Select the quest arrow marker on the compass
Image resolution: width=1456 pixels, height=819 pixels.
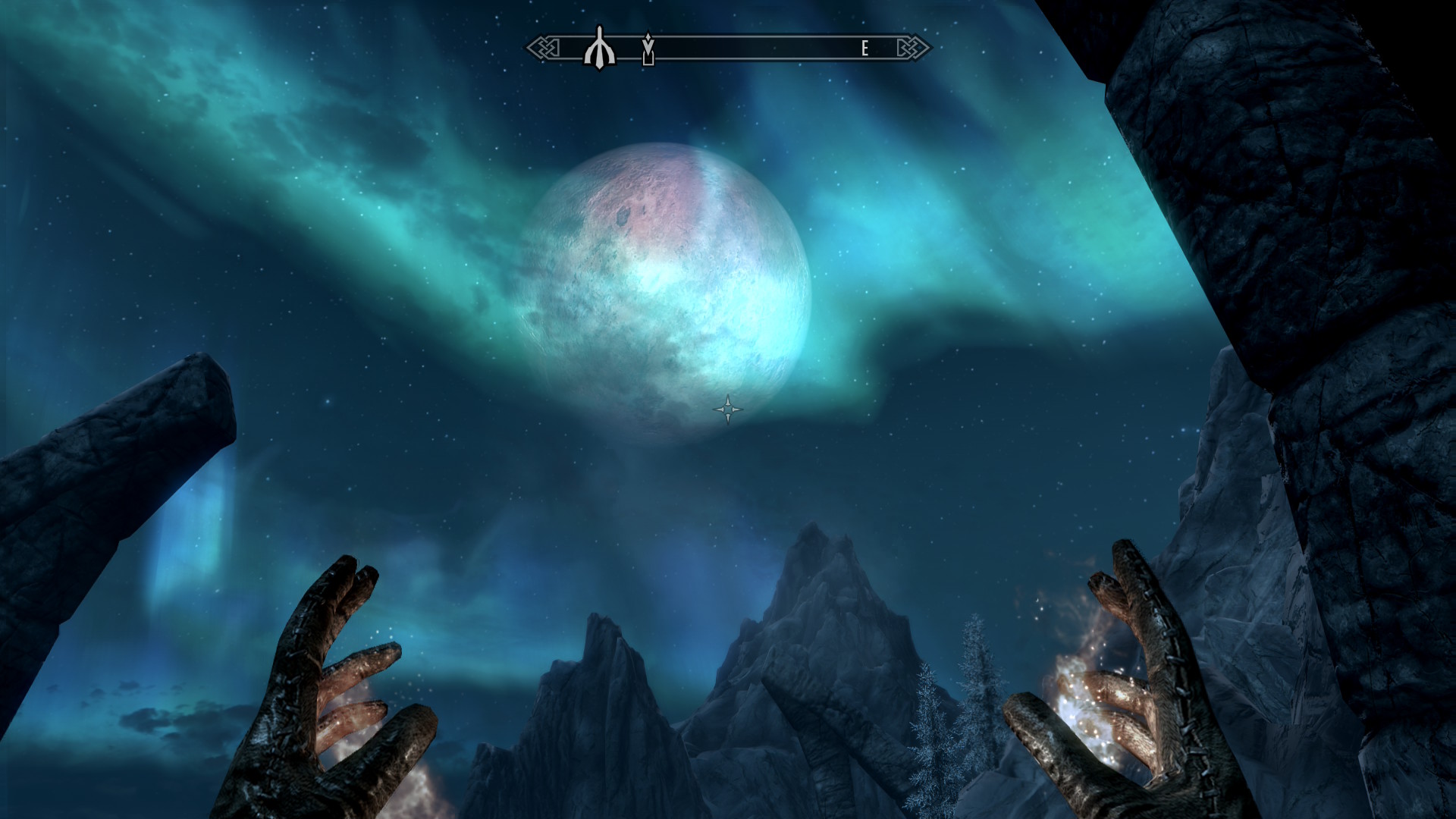point(648,49)
